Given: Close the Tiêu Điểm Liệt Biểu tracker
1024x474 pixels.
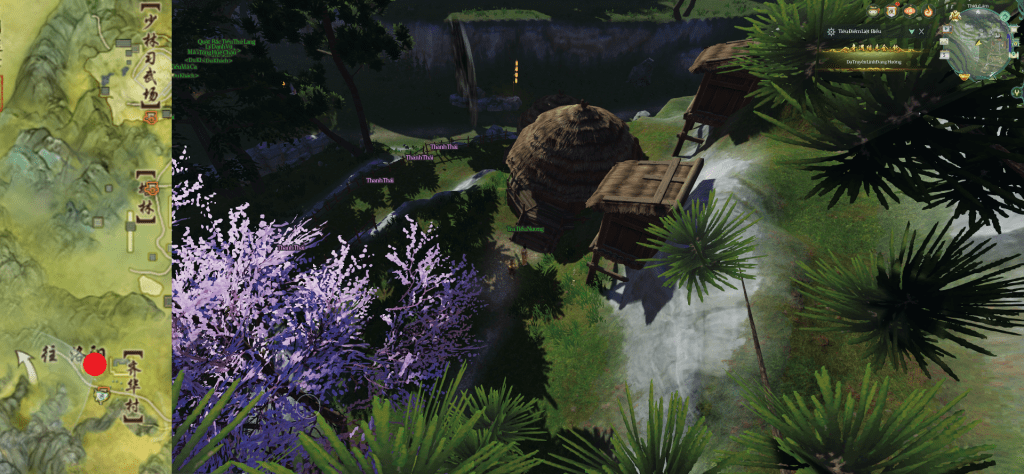Looking at the screenshot, I should coord(919,32).
